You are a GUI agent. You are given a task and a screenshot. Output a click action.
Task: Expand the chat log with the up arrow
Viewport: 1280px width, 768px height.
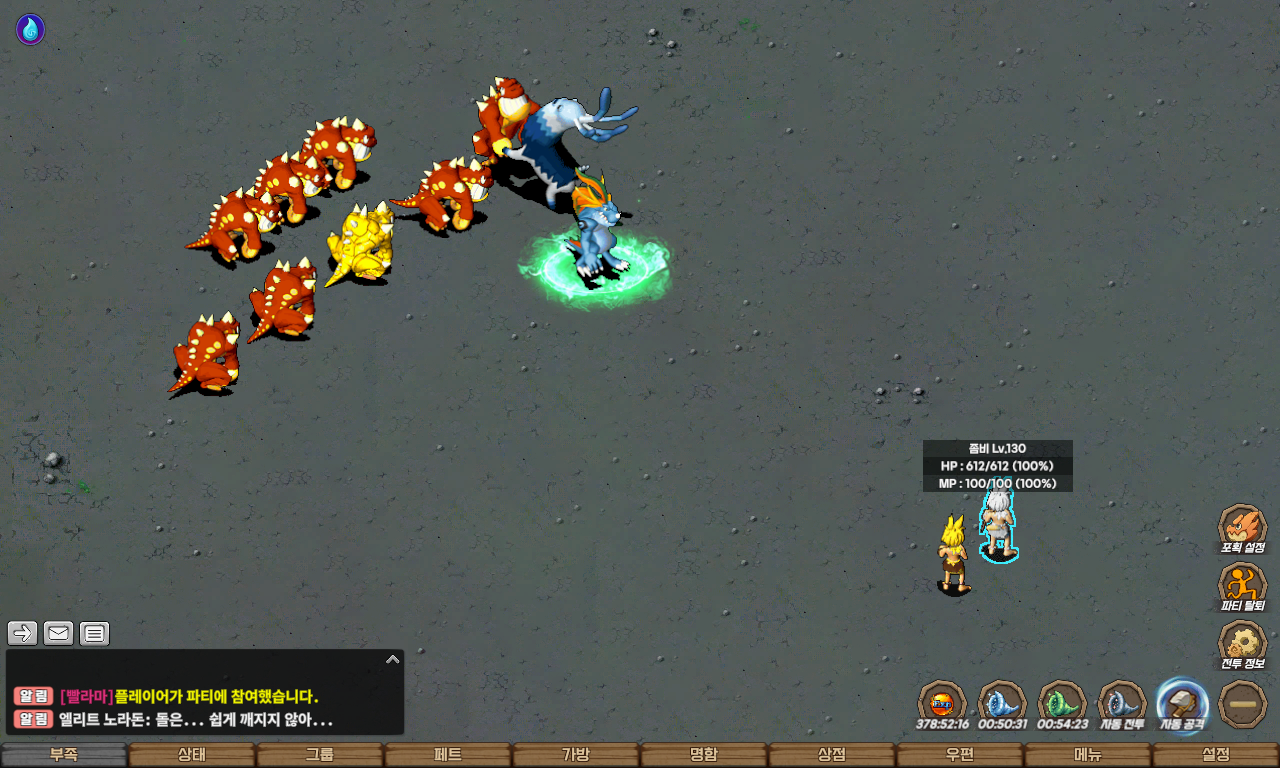(392, 660)
